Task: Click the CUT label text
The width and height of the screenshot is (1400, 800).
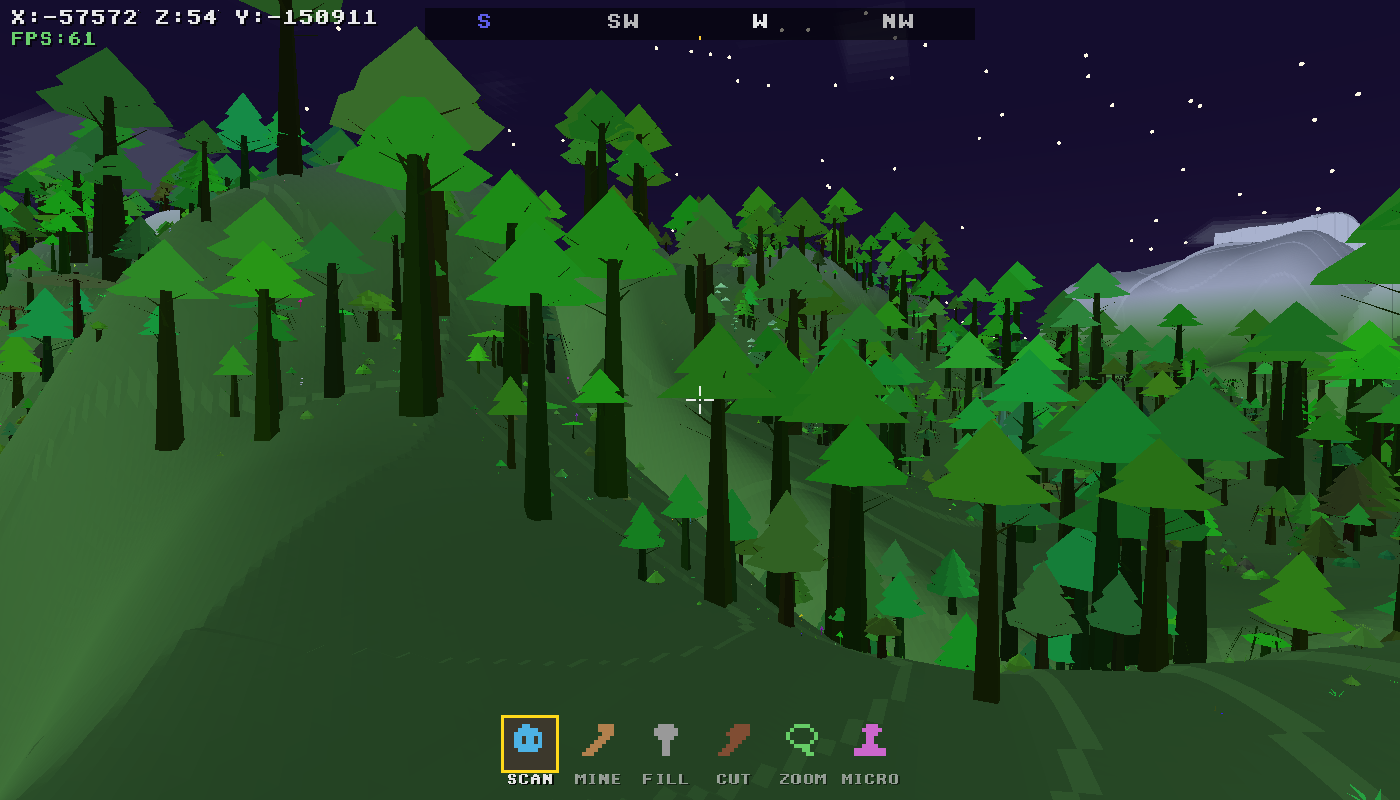Action: pyautogui.click(x=735, y=778)
